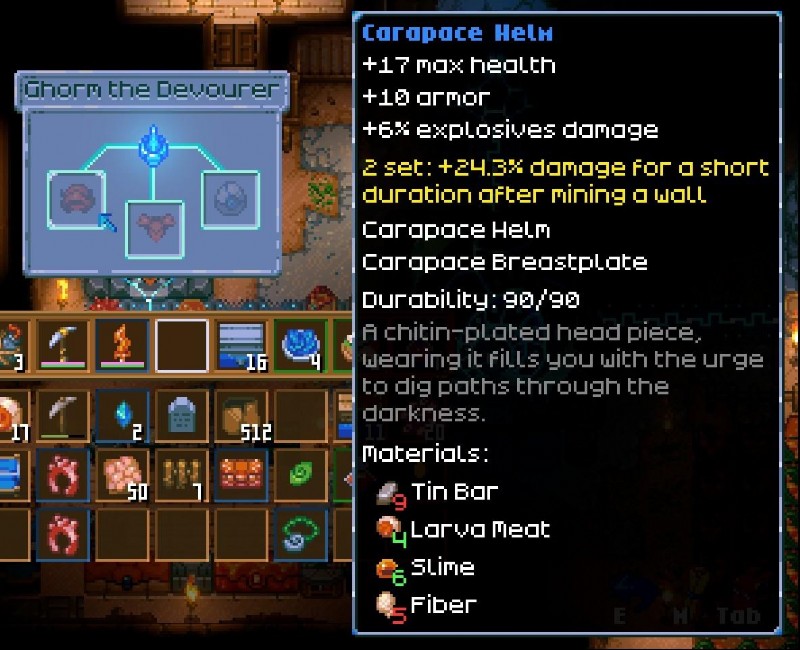The image size is (800, 650).
Task: Select the blue crystal stack of 2
Action: tap(123, 415)
